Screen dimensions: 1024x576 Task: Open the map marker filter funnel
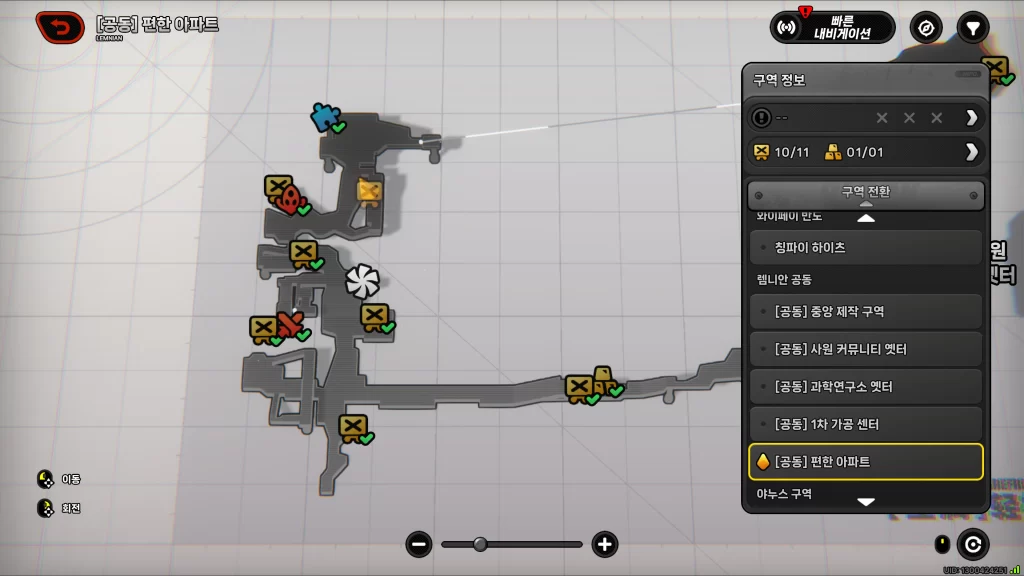point(972,27)
